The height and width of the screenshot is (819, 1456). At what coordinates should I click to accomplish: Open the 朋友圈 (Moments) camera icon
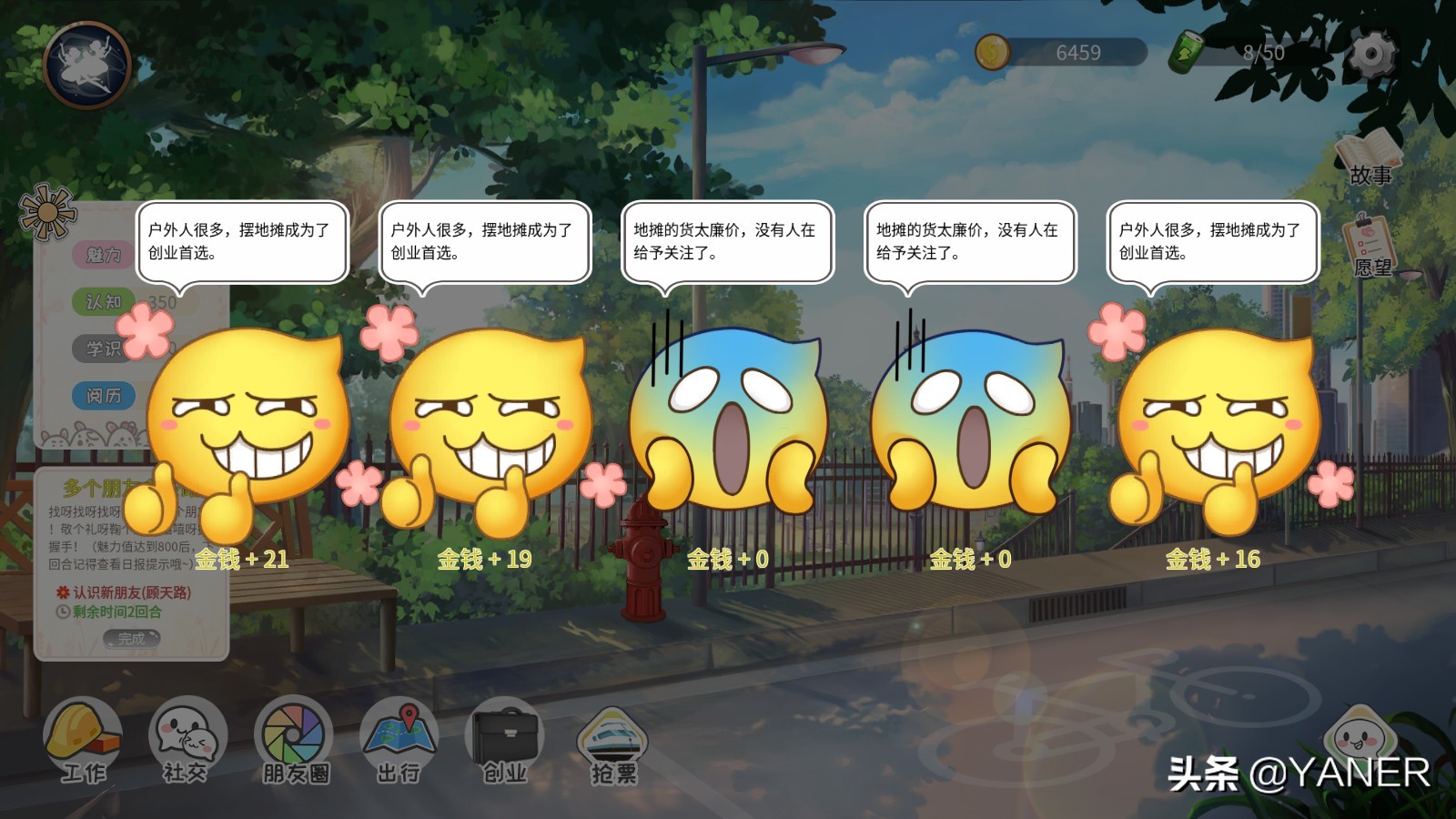click(291, 735)
